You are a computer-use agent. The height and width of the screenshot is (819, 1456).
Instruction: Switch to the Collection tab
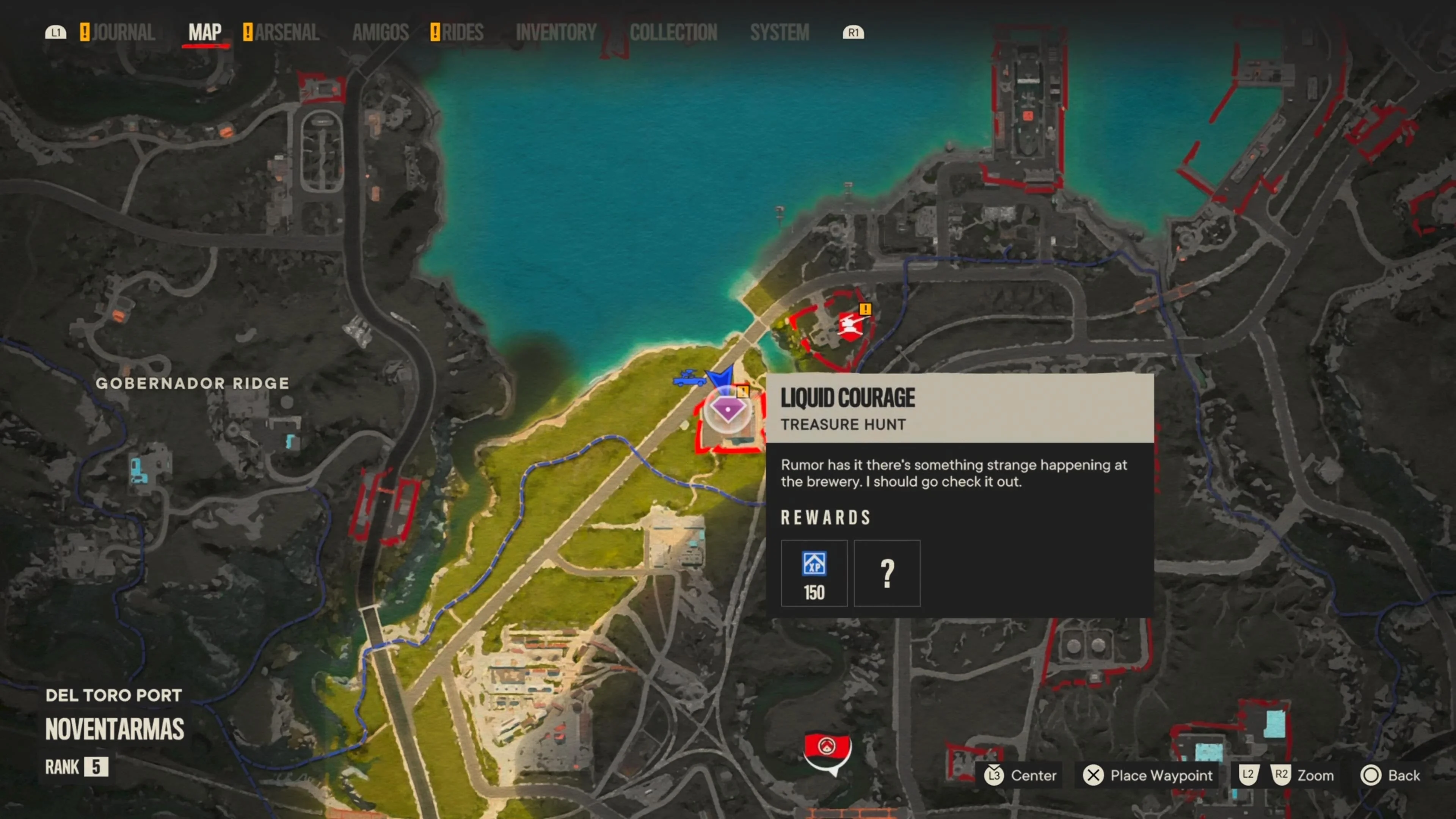(x=673, y=32)
